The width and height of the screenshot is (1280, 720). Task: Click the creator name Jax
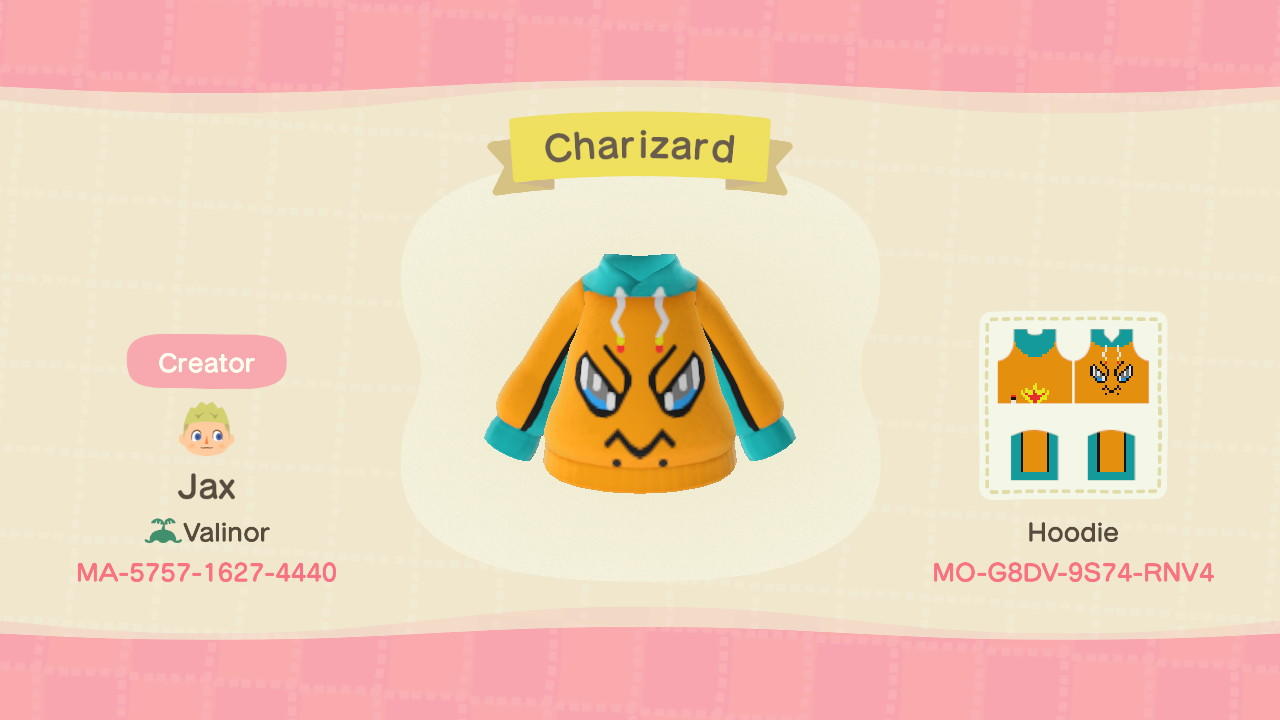tap(207, 487)
